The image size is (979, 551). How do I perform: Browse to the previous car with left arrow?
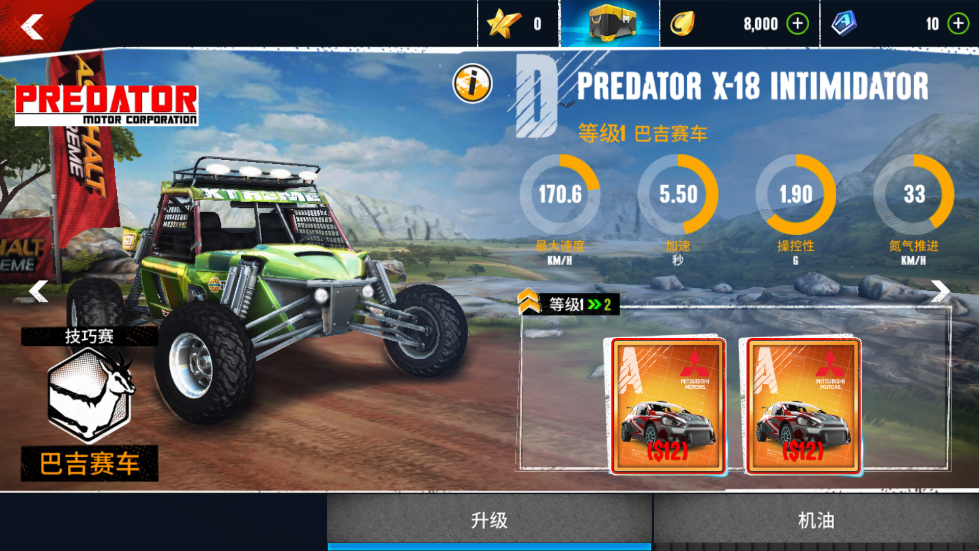[38, 291]
